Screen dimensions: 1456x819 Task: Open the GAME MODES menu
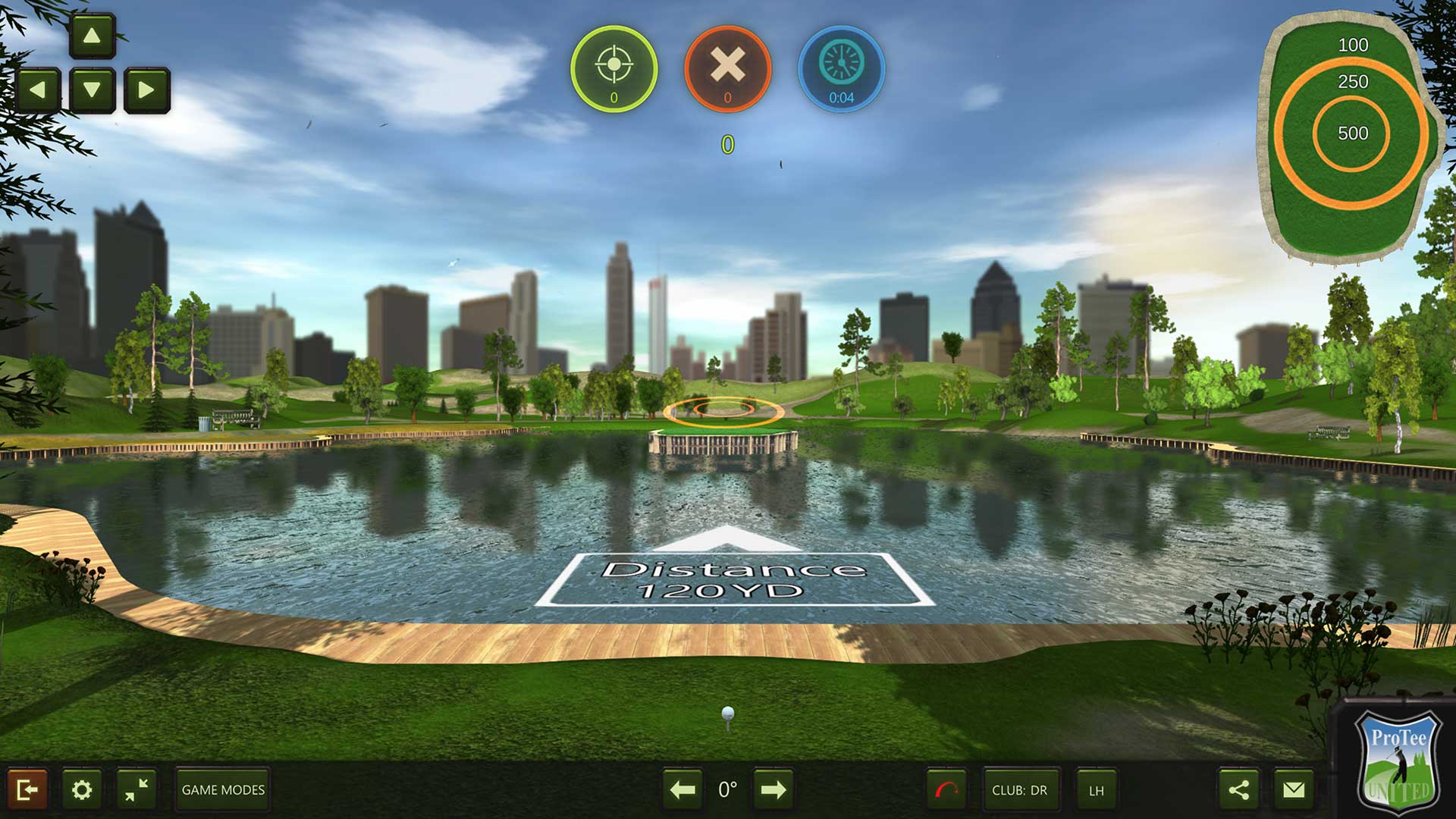(x=221, y=789)
